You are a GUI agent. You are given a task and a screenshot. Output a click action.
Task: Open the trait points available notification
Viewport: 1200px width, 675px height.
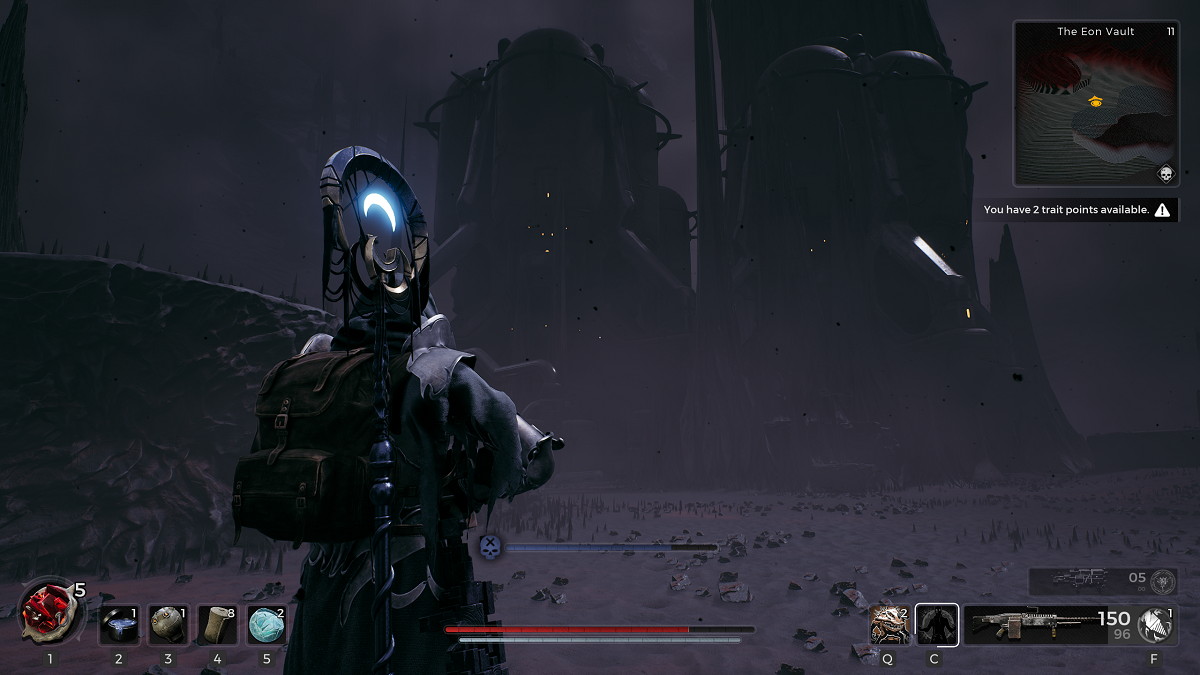tap(1081, 210)
